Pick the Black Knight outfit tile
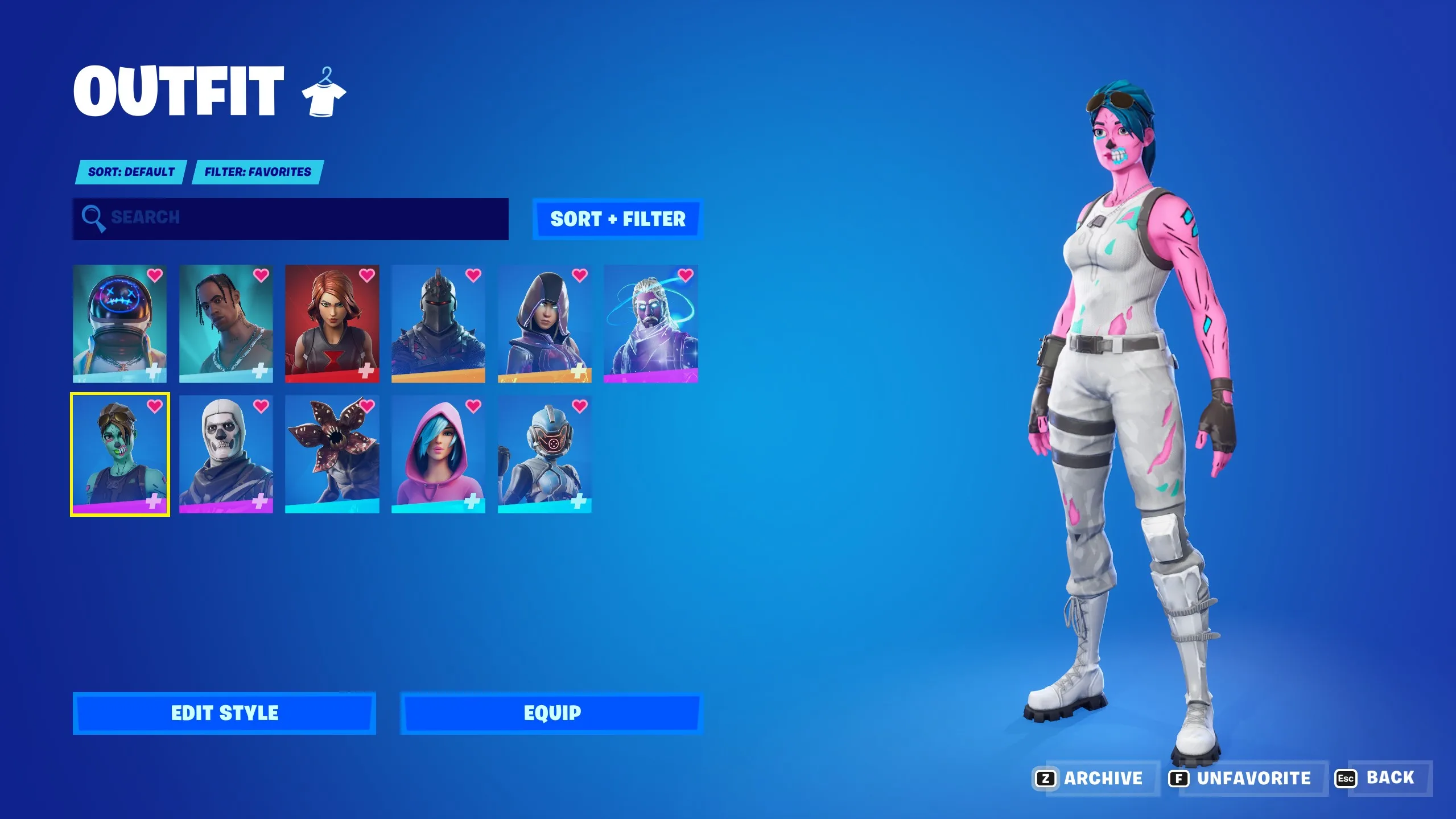Screen dimensions: 1456x819 [x=438, y=323]
